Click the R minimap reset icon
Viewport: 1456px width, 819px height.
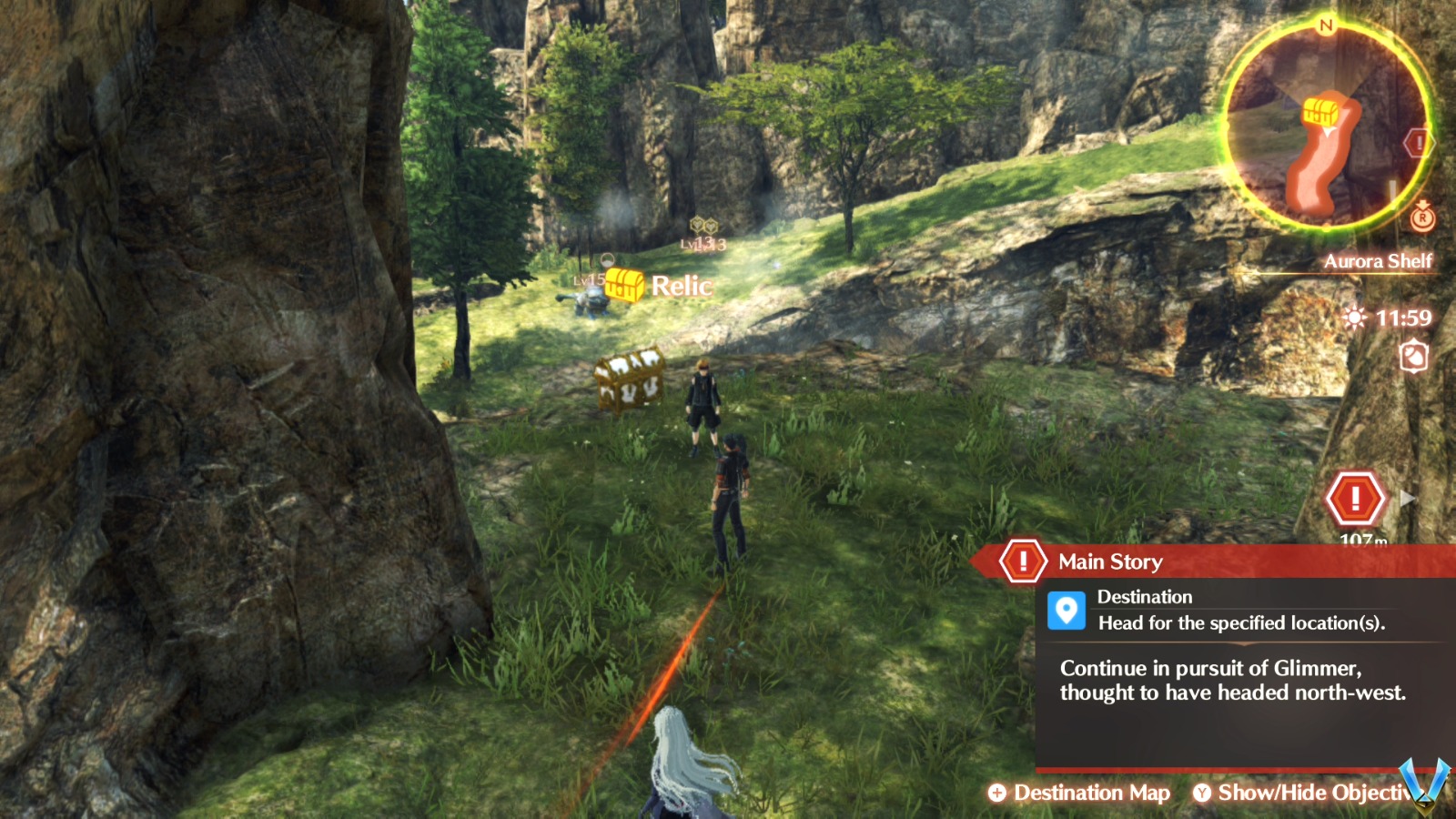1422,217
